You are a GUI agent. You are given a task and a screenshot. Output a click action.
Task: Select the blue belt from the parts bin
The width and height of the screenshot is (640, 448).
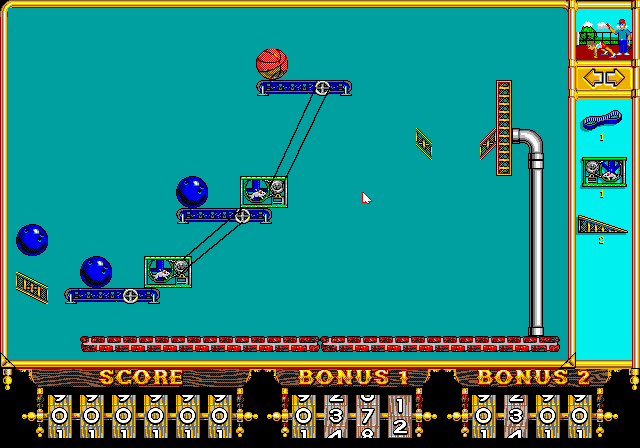[x=602, y=121]
